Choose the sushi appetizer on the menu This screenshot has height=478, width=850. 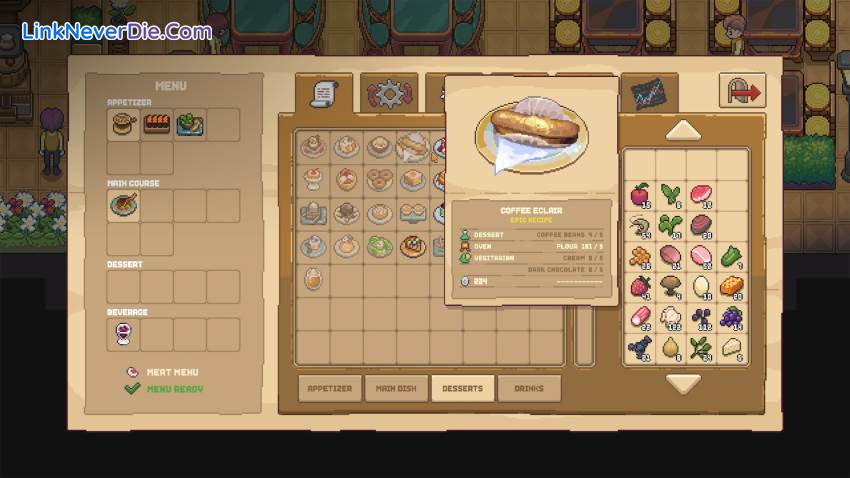point(157,124)
